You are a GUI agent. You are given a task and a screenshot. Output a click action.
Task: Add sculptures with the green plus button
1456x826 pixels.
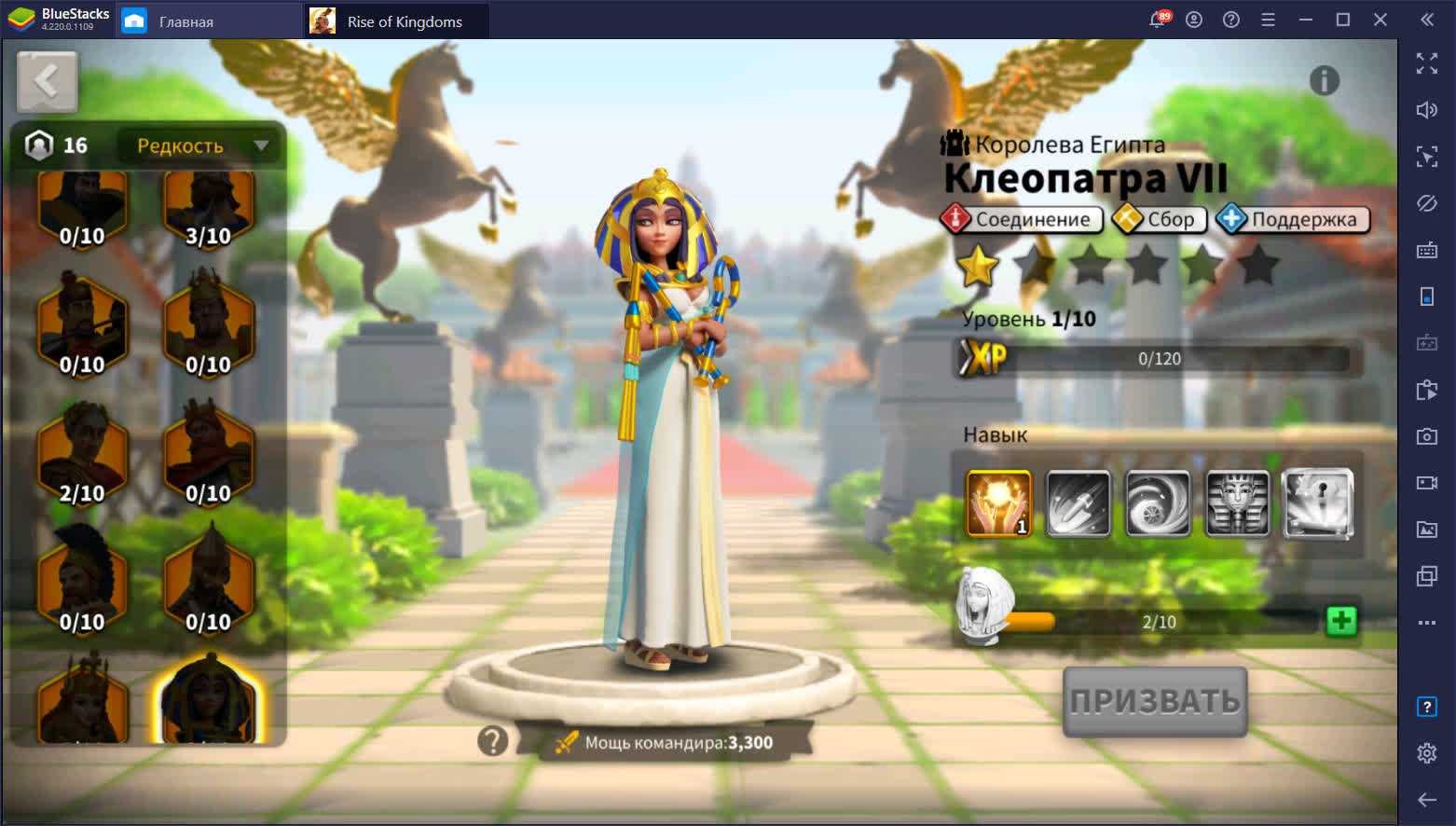pyautogui.click(x=1341, y=621)
